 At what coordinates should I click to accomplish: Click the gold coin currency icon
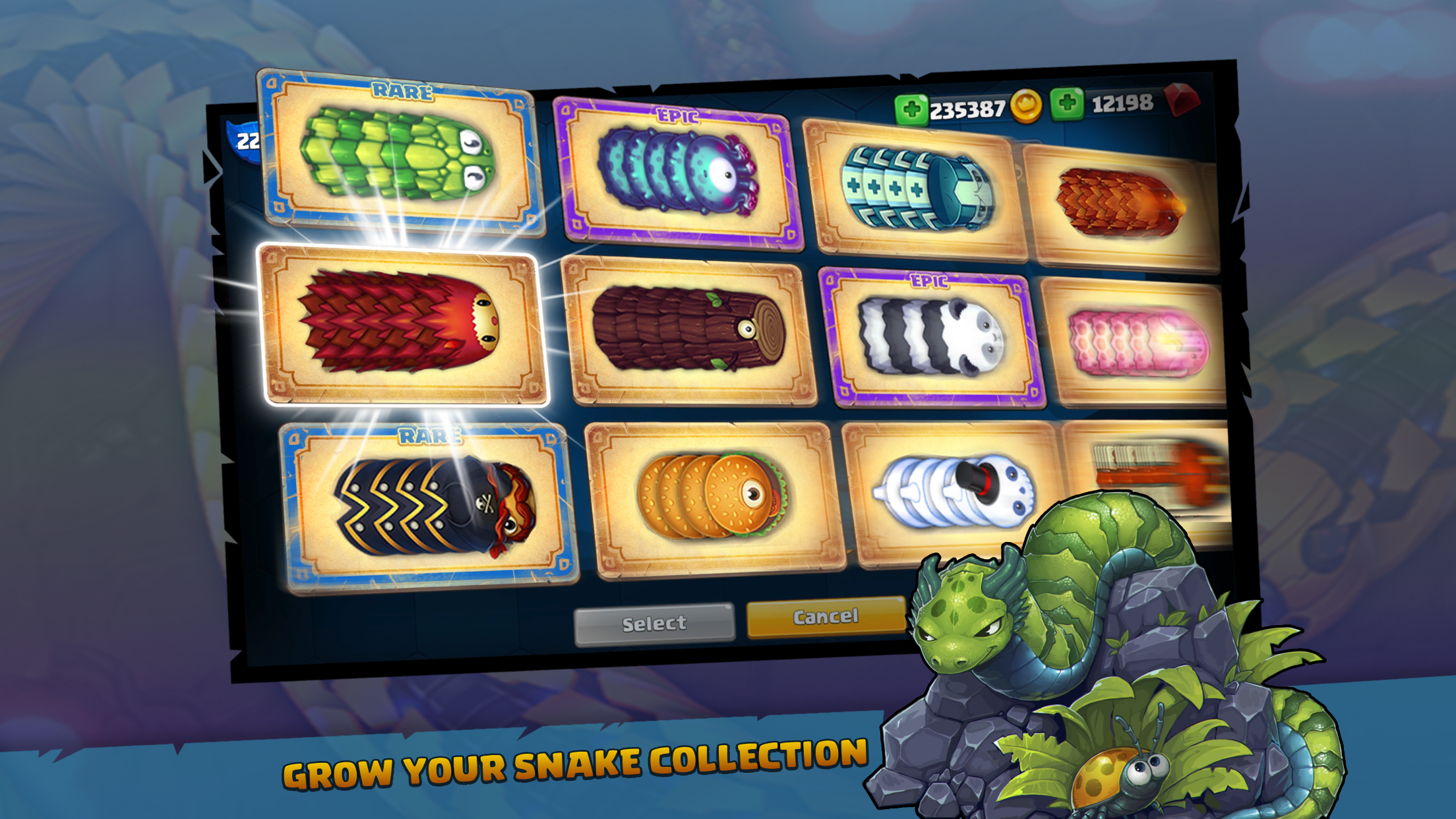coord(1026,106)
